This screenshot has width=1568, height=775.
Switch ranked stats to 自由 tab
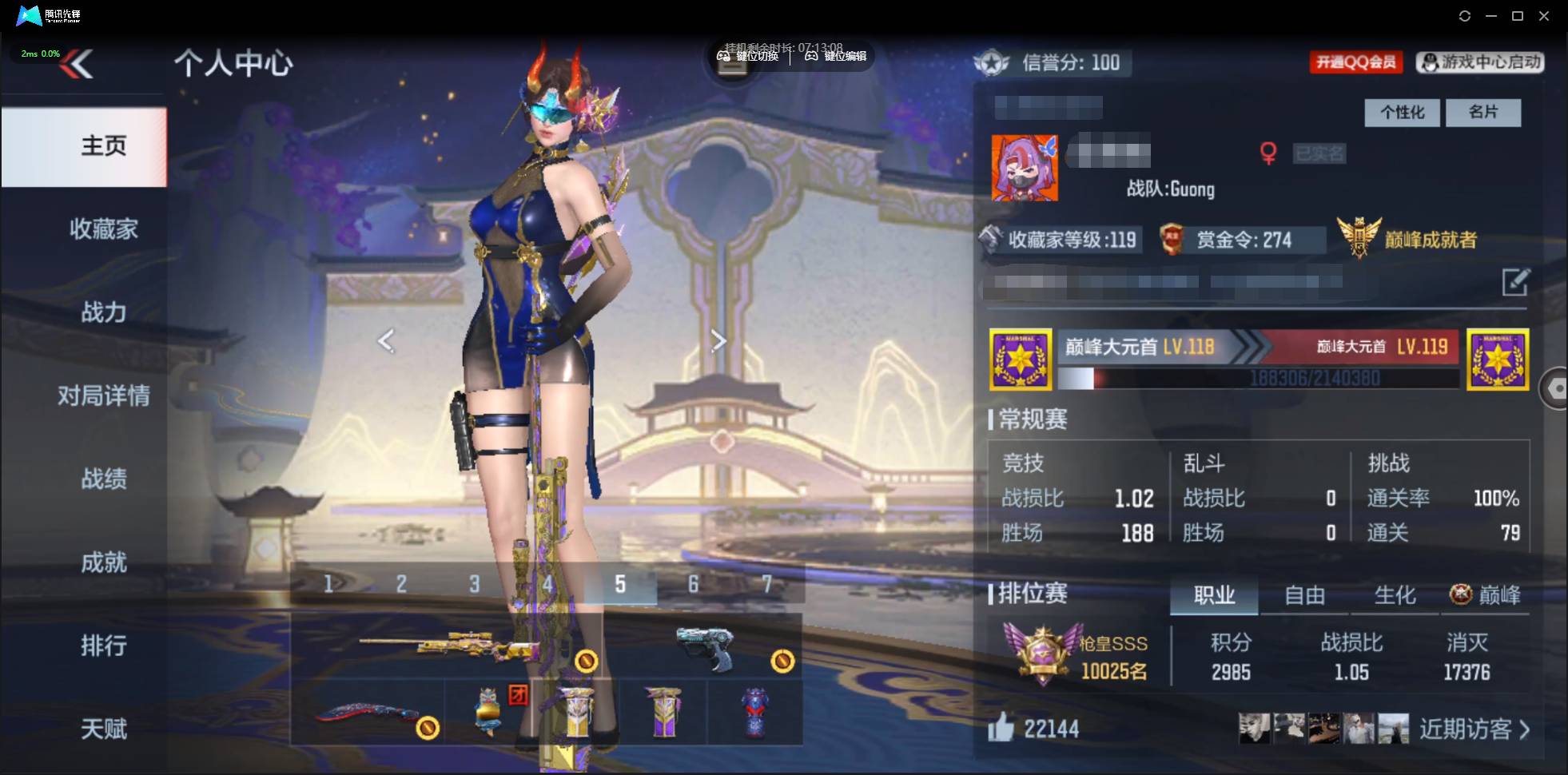(1304, 595)
